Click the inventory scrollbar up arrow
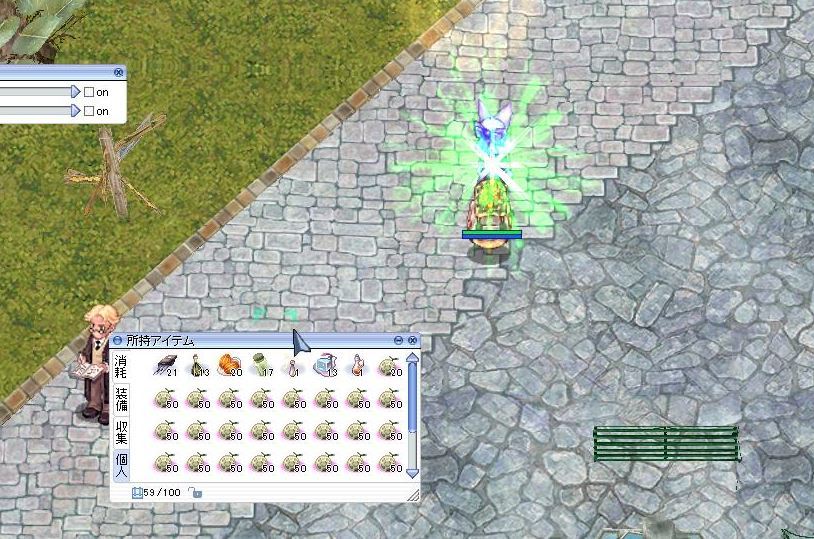Screen dimensions: 814x539 (x=412, y=358)
